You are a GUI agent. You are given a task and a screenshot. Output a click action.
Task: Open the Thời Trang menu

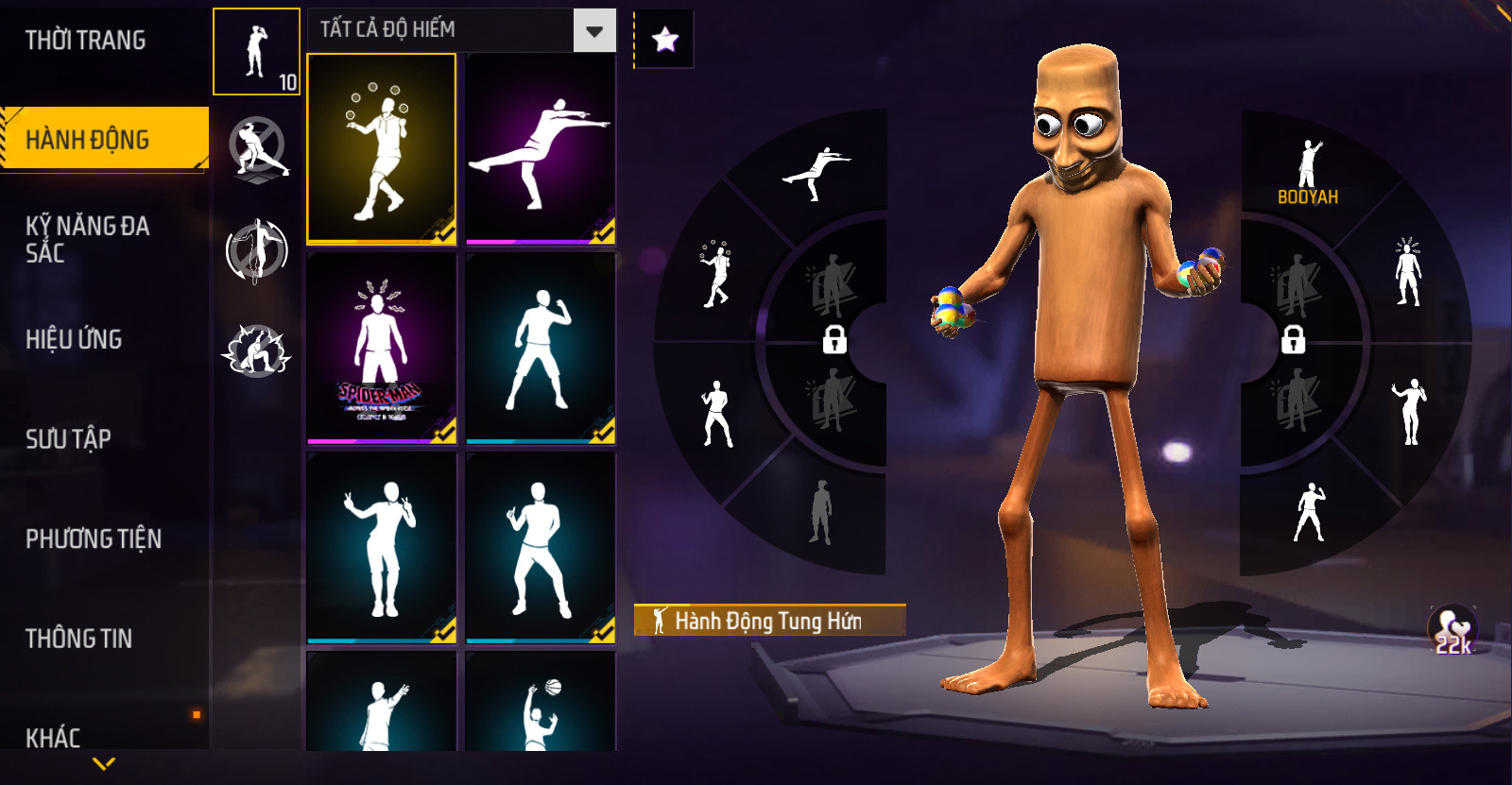(x=85, y=41)
